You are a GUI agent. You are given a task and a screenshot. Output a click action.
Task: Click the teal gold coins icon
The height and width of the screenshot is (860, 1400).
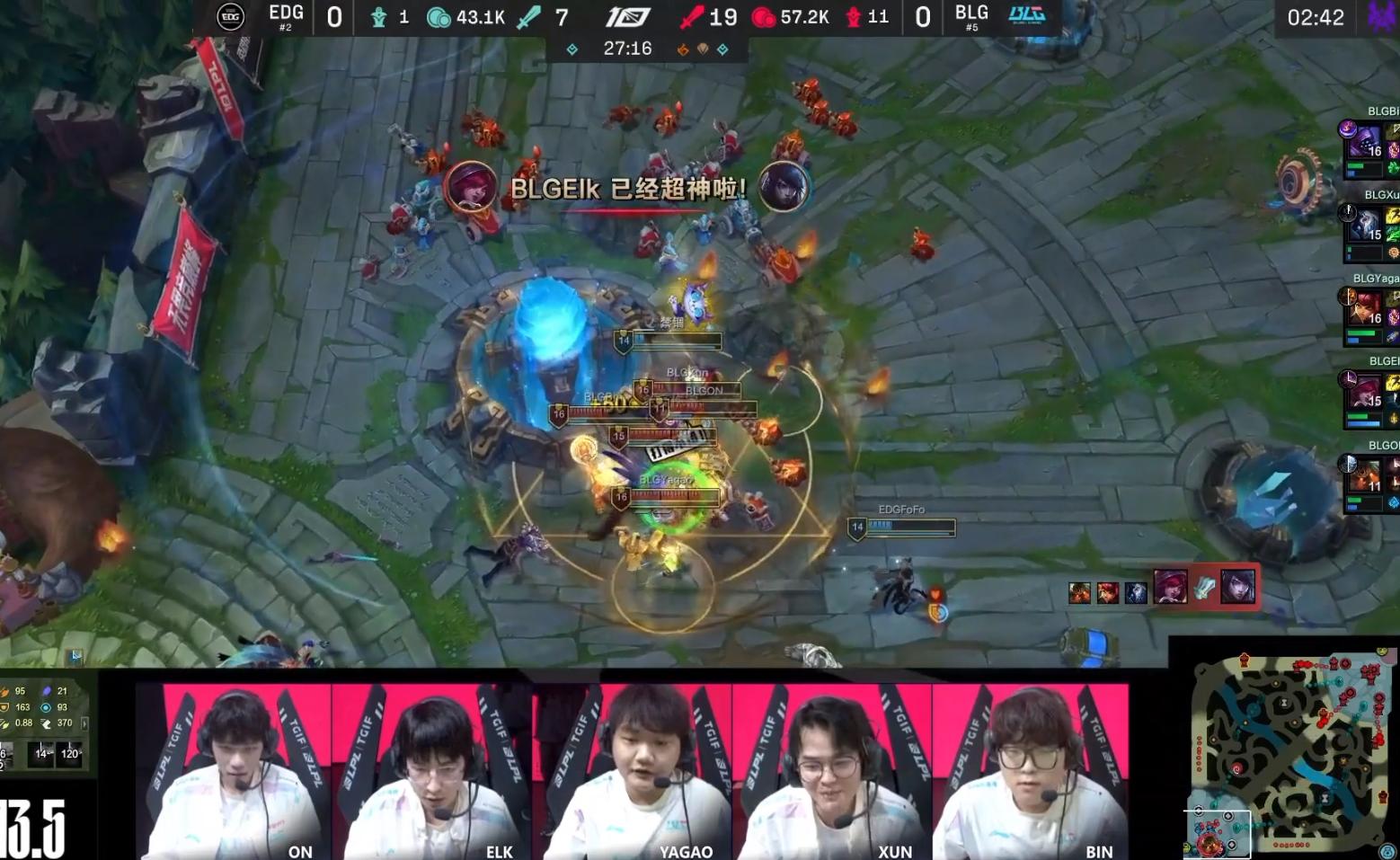(x=442, y=17)
